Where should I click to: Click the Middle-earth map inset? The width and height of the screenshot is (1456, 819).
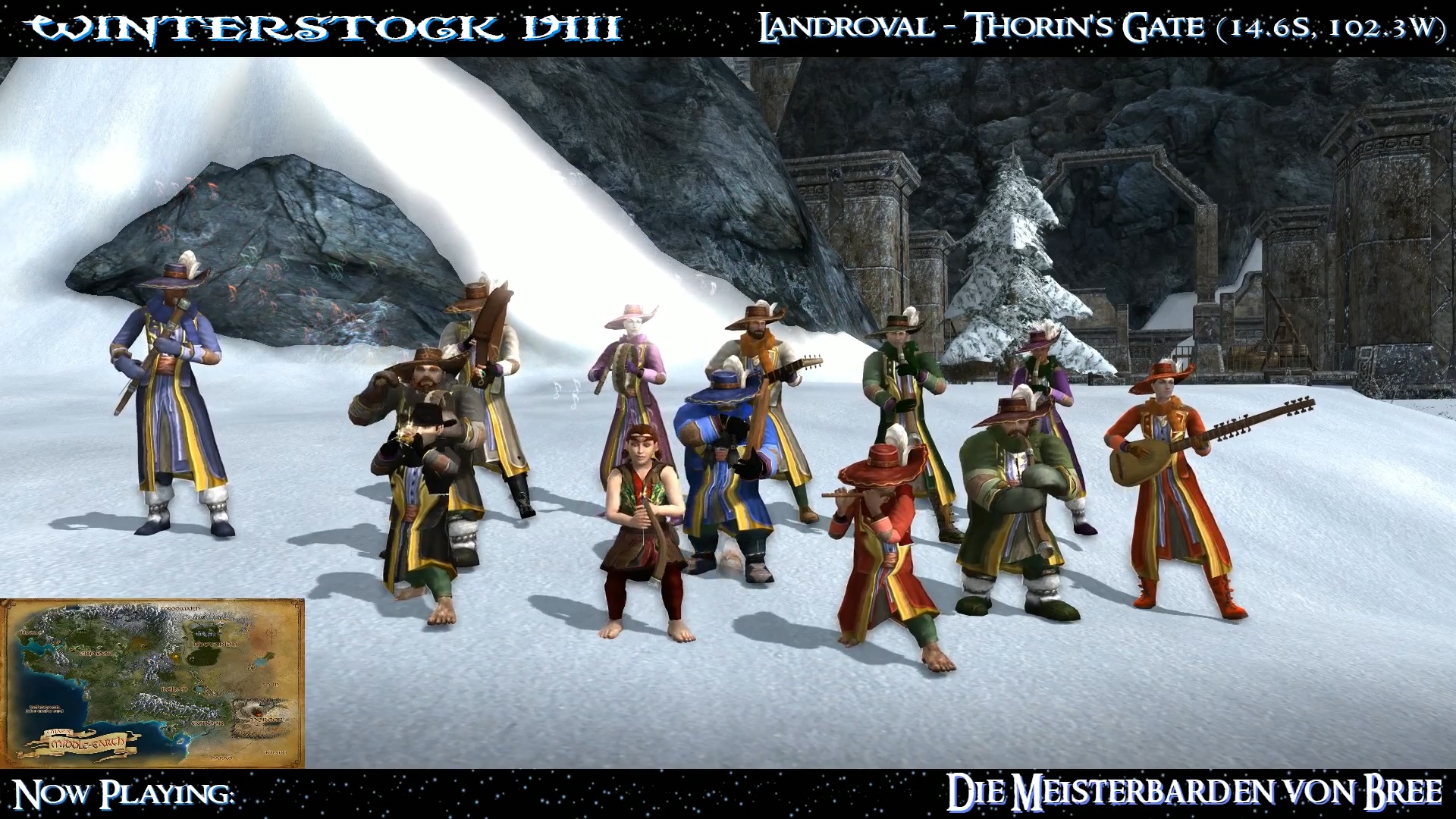tap(152, 682)
